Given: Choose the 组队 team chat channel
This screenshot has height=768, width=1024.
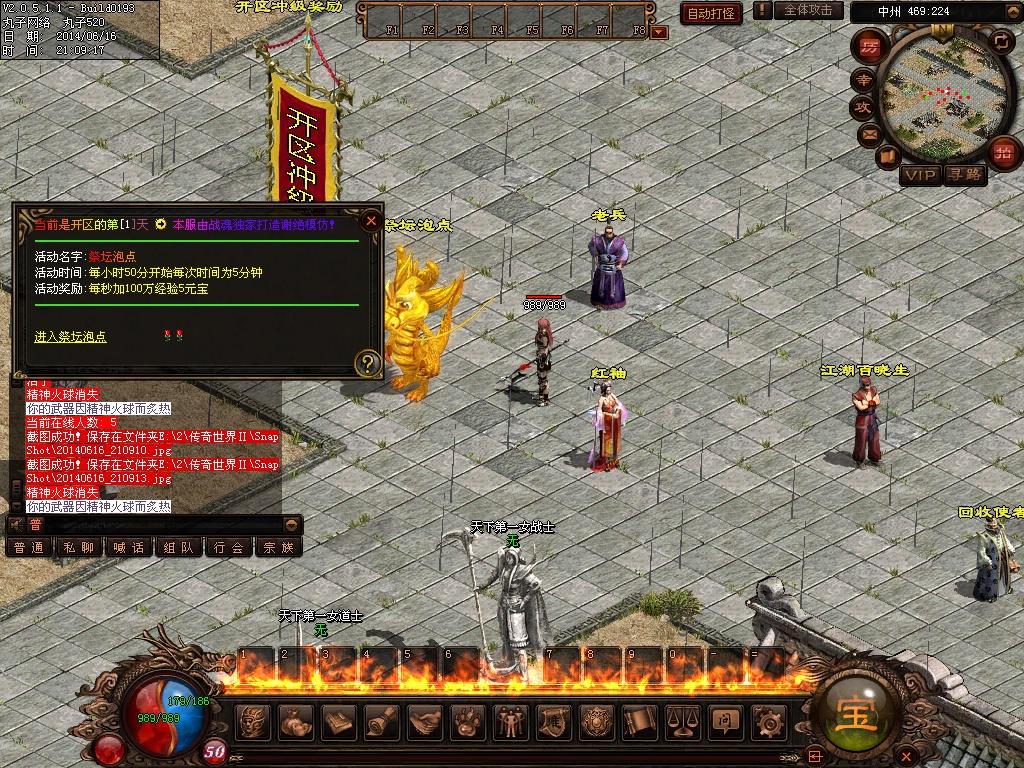Looking at the screenshot, I should pyautogui.click(x=178, y=547).
